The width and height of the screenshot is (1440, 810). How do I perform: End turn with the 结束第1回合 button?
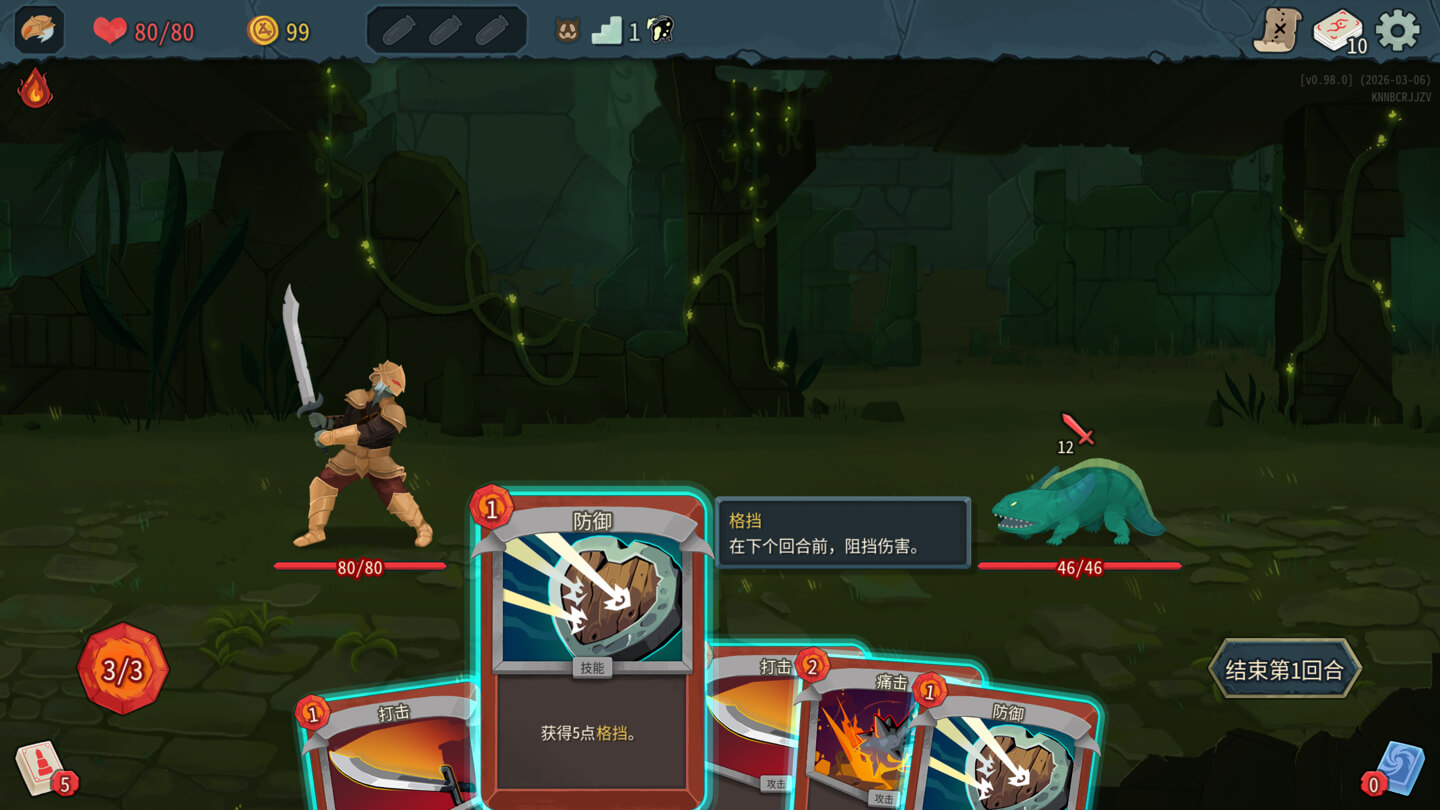pyautogui.click(x=1285, y=669)
